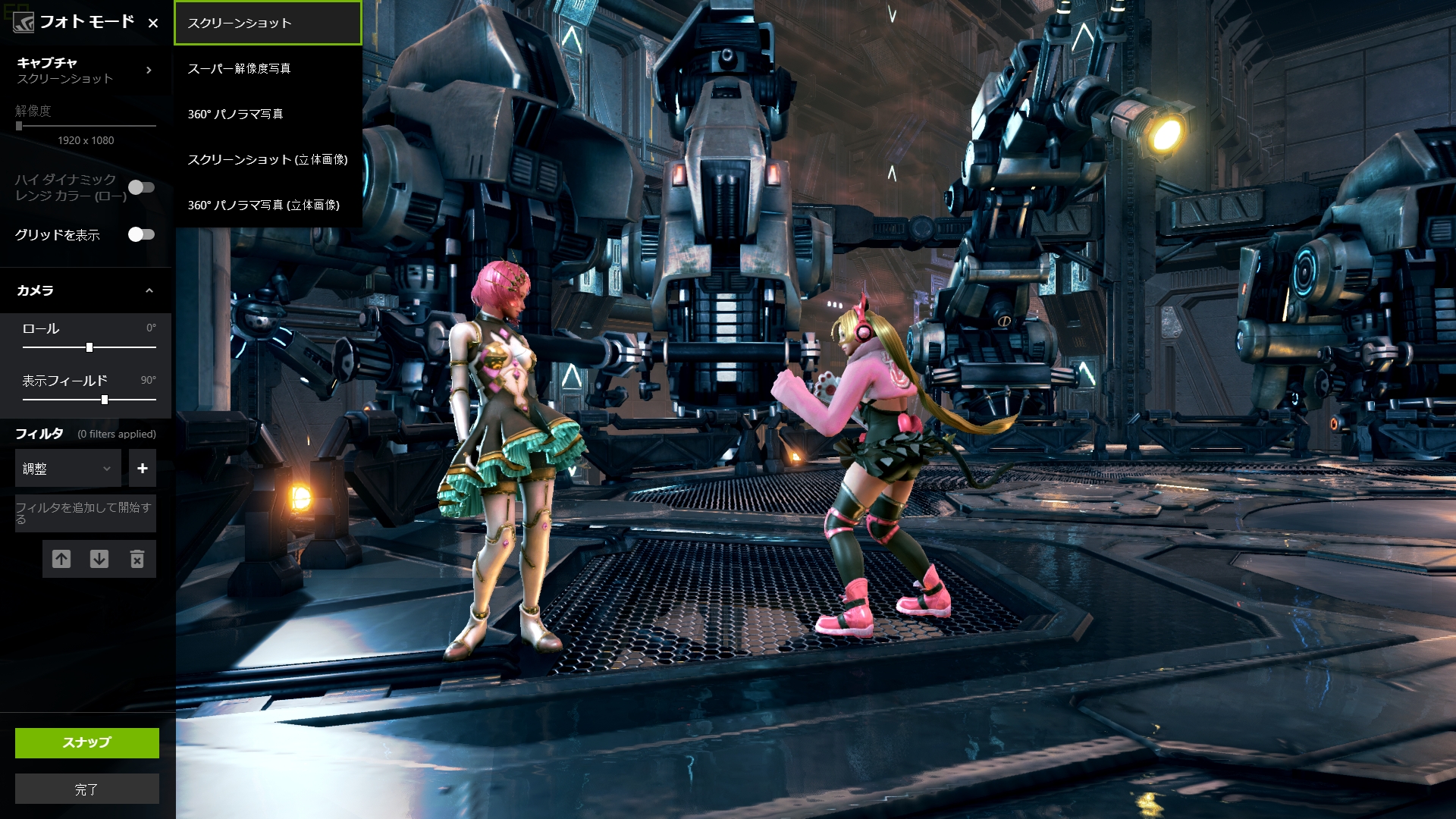Click the 表示フィールド slider handle
This screenshot has width=1456, height=819.
[x=105, y=400]
